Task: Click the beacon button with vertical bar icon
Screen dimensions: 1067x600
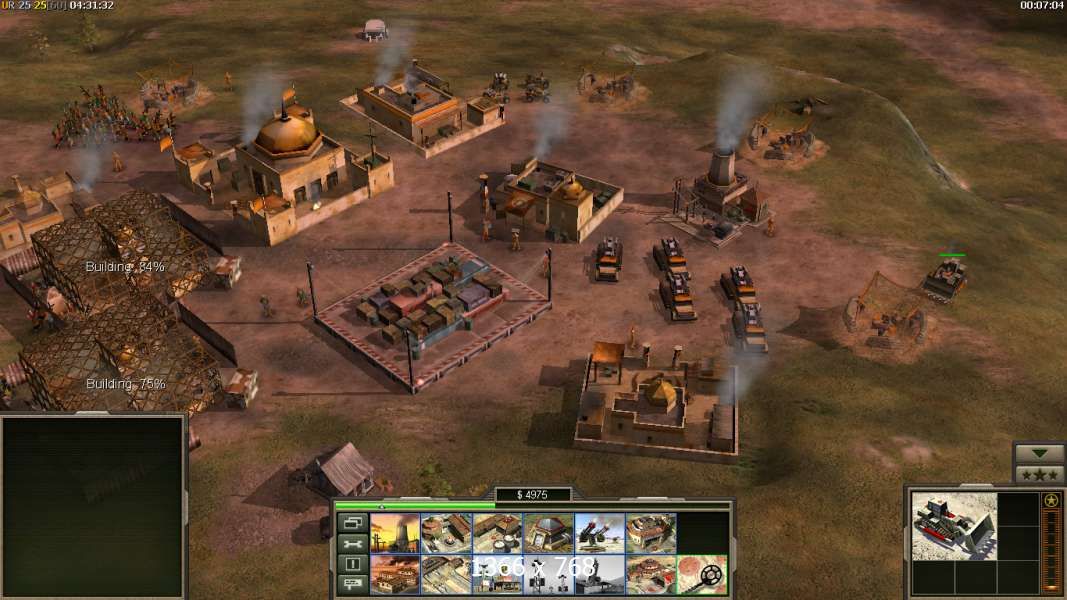Action: (x=352, y=564)
